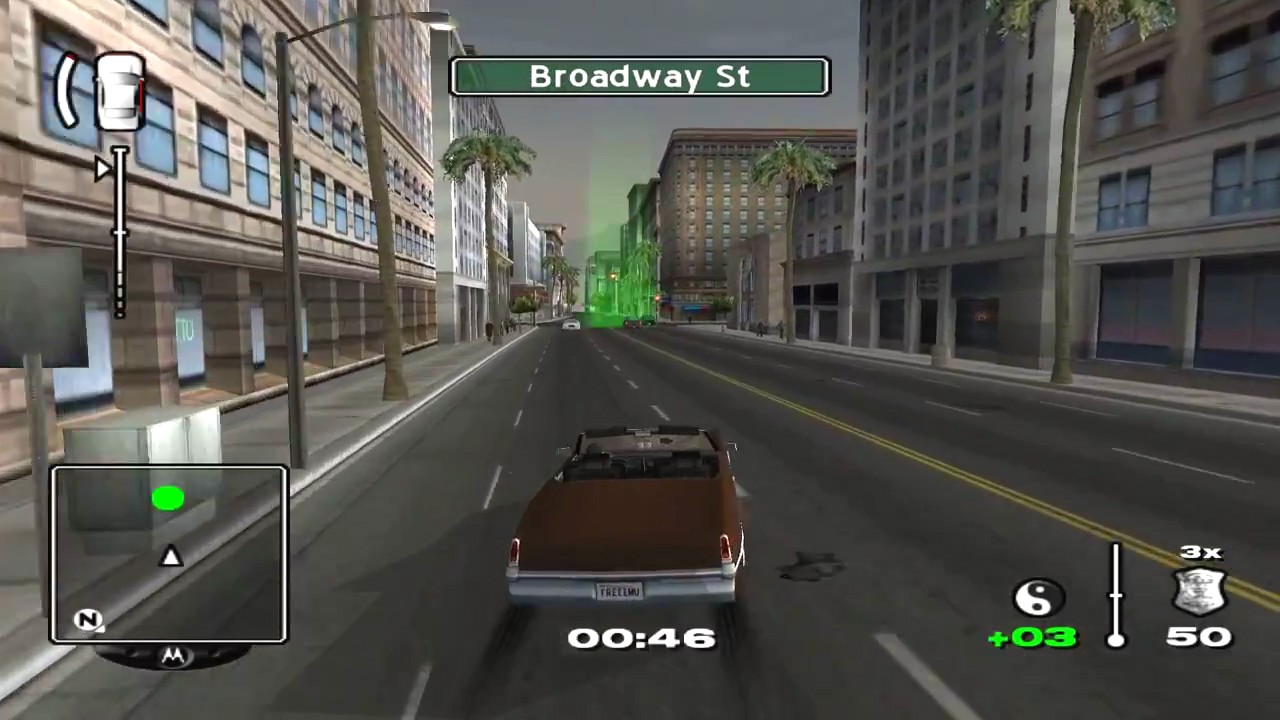Click the Broadway St street name banner
This screenshot has height=720, width=1280.
click(640, 77)
